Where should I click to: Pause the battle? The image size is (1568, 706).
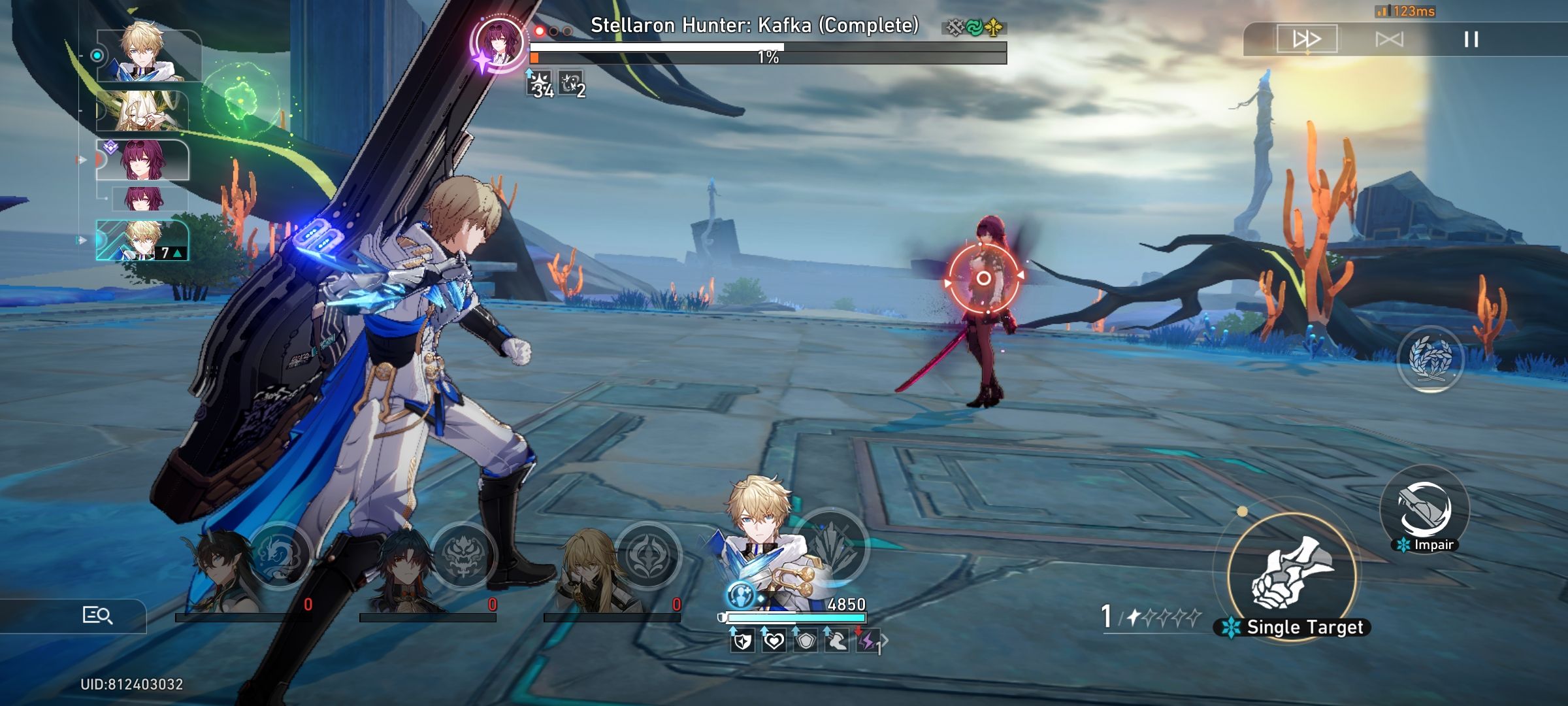tap(1471, 39)
